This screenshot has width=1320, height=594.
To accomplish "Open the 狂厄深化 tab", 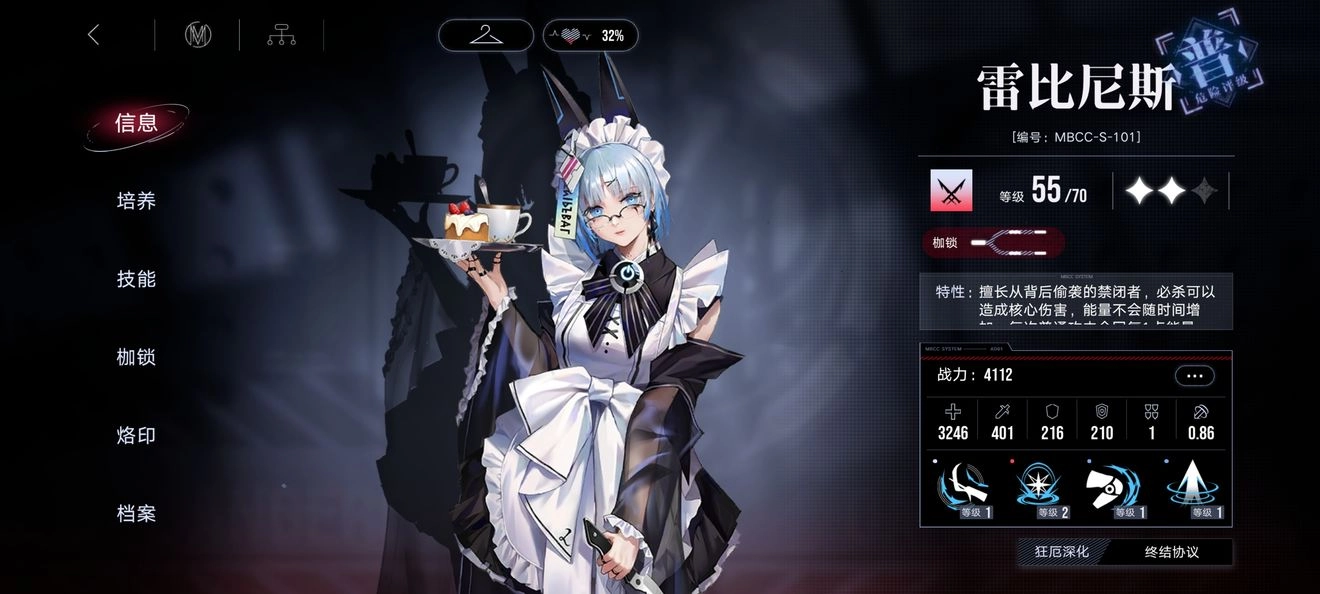I will pos(1061,551).
